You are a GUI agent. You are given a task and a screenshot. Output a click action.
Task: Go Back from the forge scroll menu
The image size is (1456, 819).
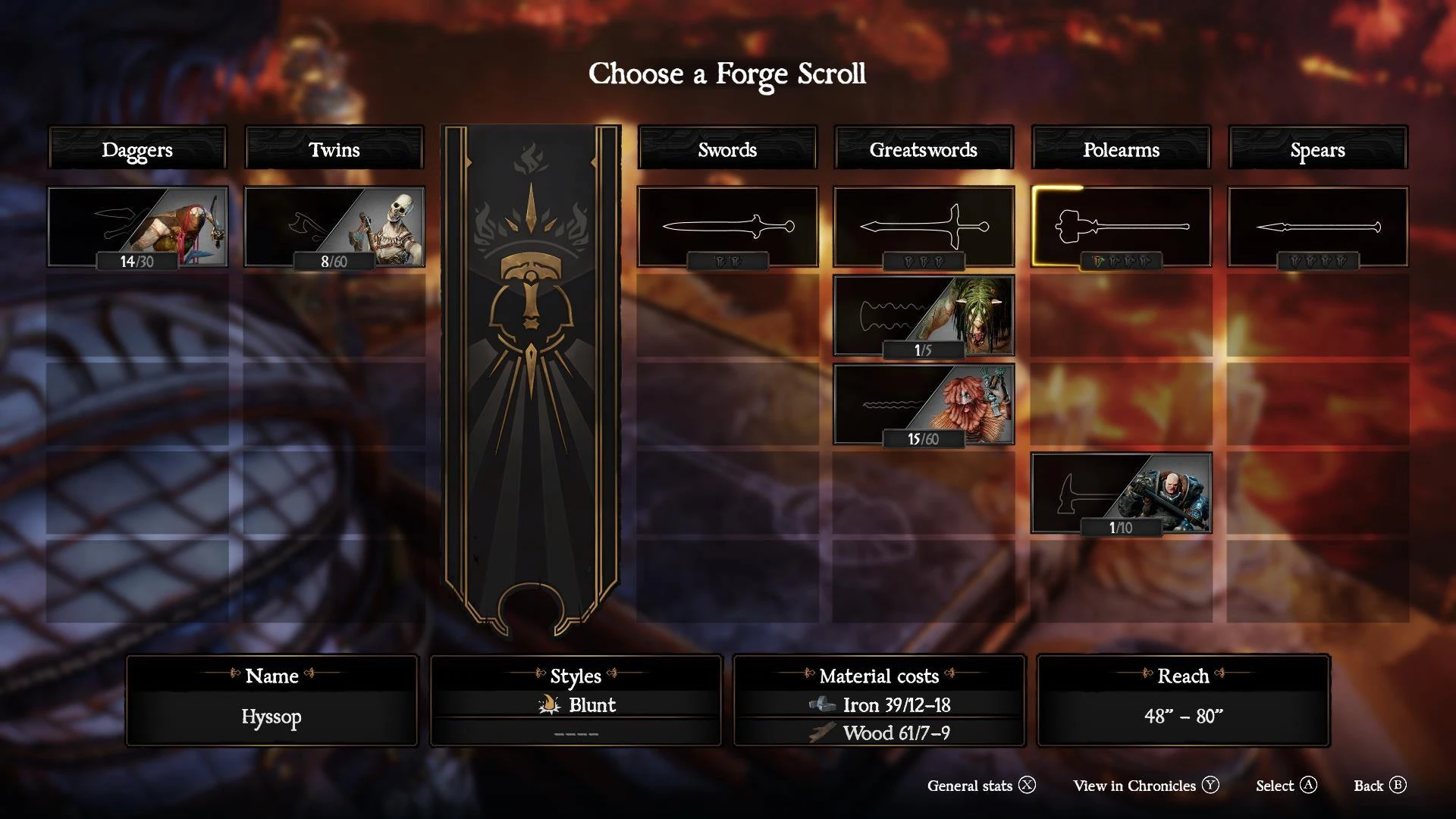[1380, 786]
